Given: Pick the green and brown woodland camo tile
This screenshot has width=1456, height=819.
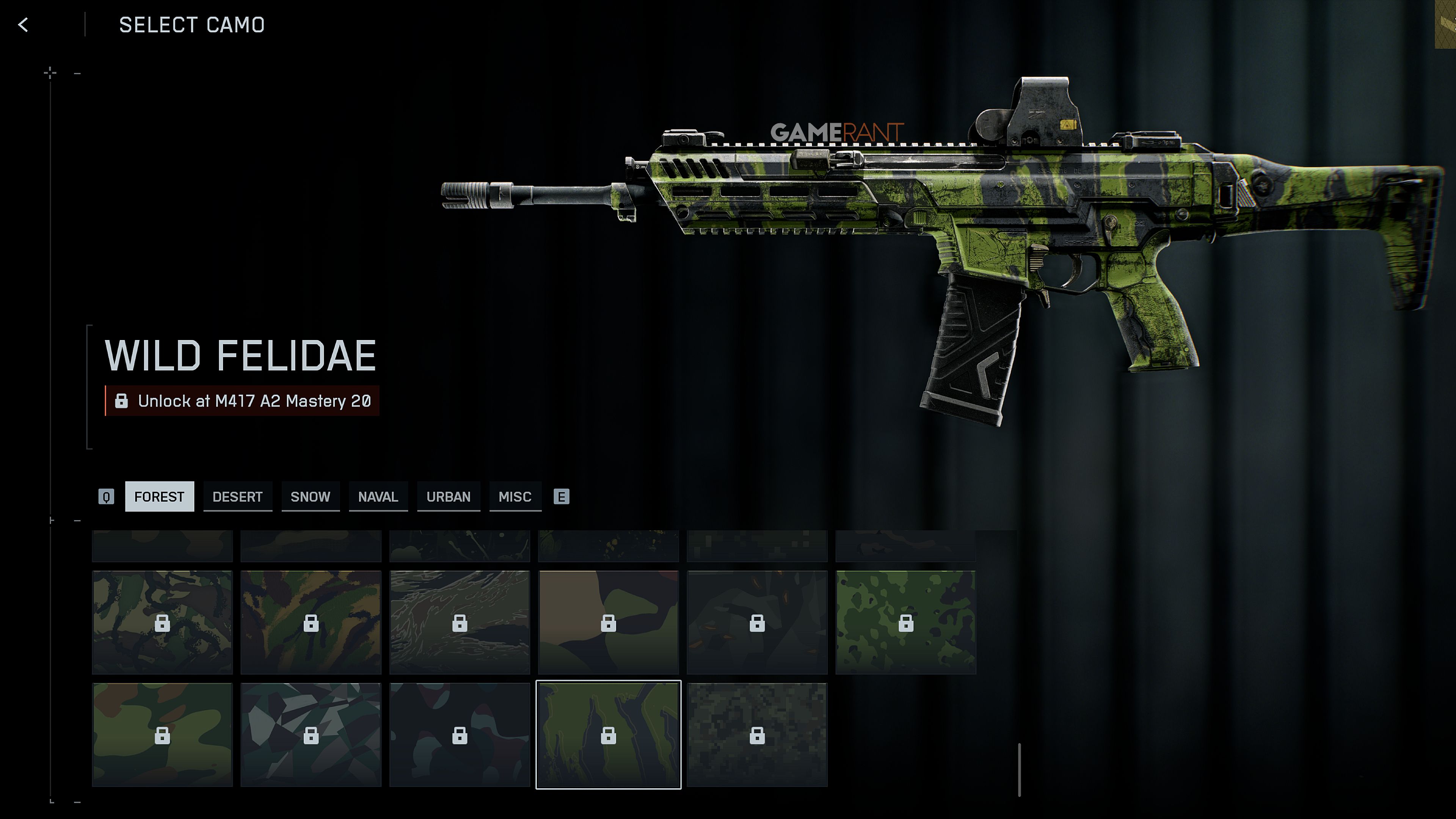Looking at the screenshot, I should click(162, 734).
